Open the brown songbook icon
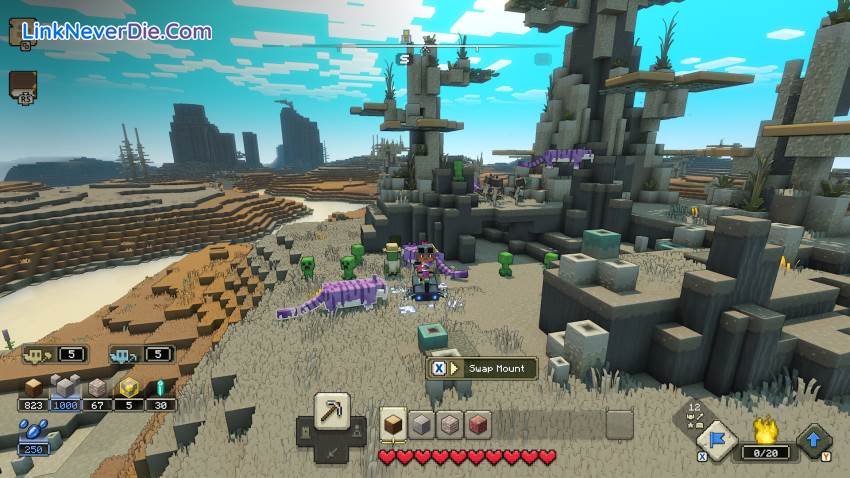Viewport: 850px width, 478px height. [21, 85]
